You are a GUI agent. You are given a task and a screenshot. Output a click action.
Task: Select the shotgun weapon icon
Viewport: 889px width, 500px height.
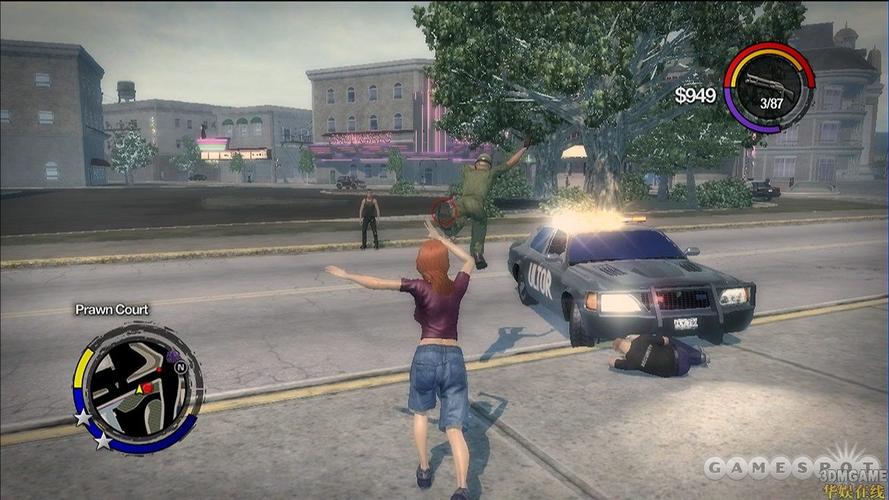point(771,83)
